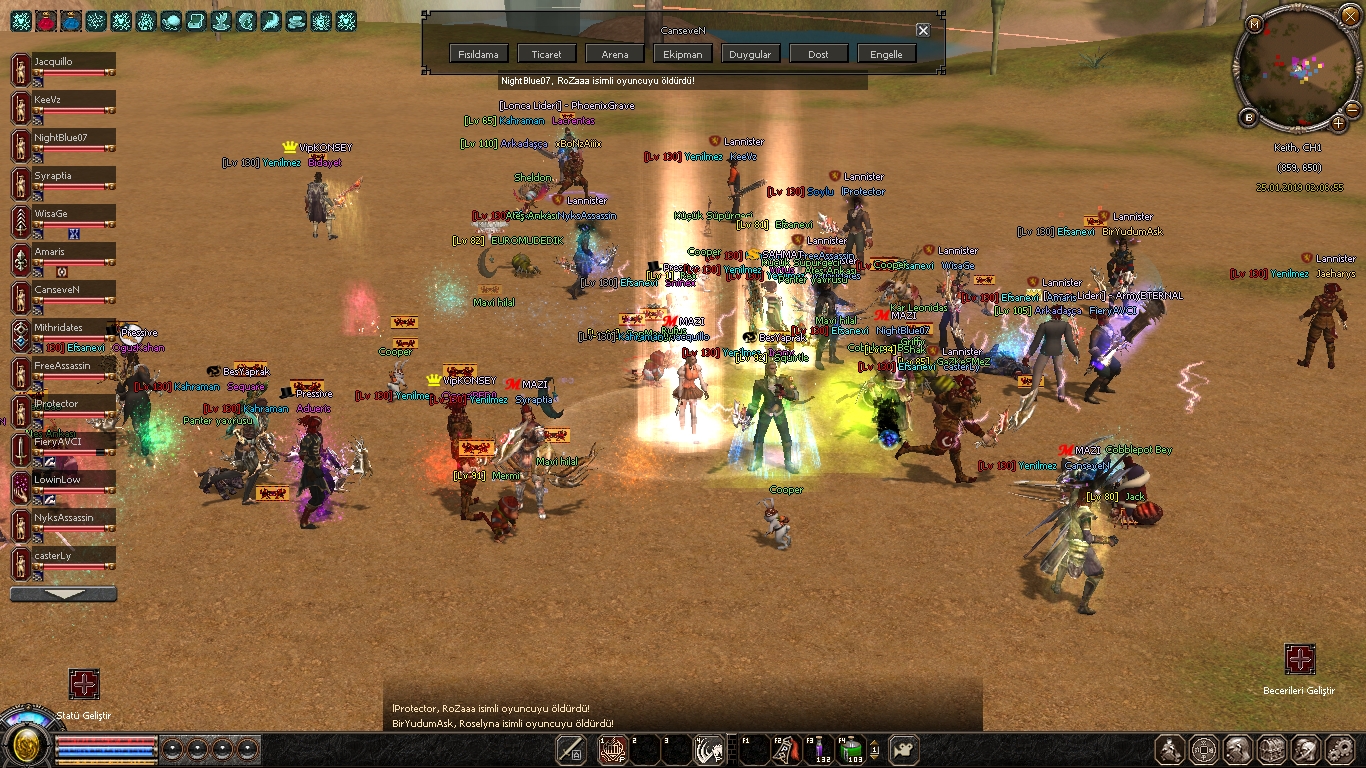Zoom in the minimap with plus
Screen dimensions: 1366x768
click(1338, 124)
